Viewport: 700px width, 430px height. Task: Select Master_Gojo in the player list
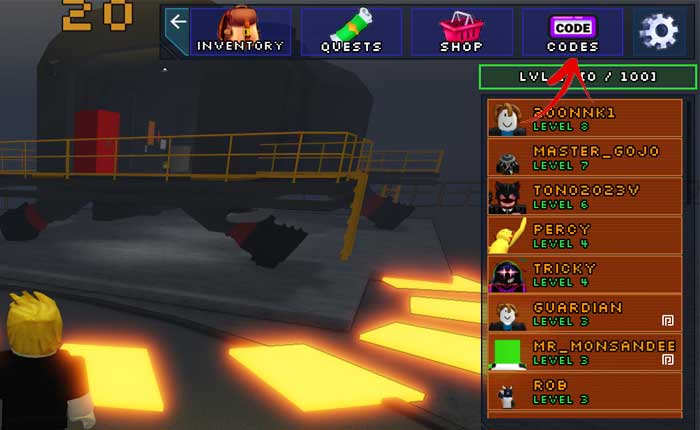pos(585,157)
